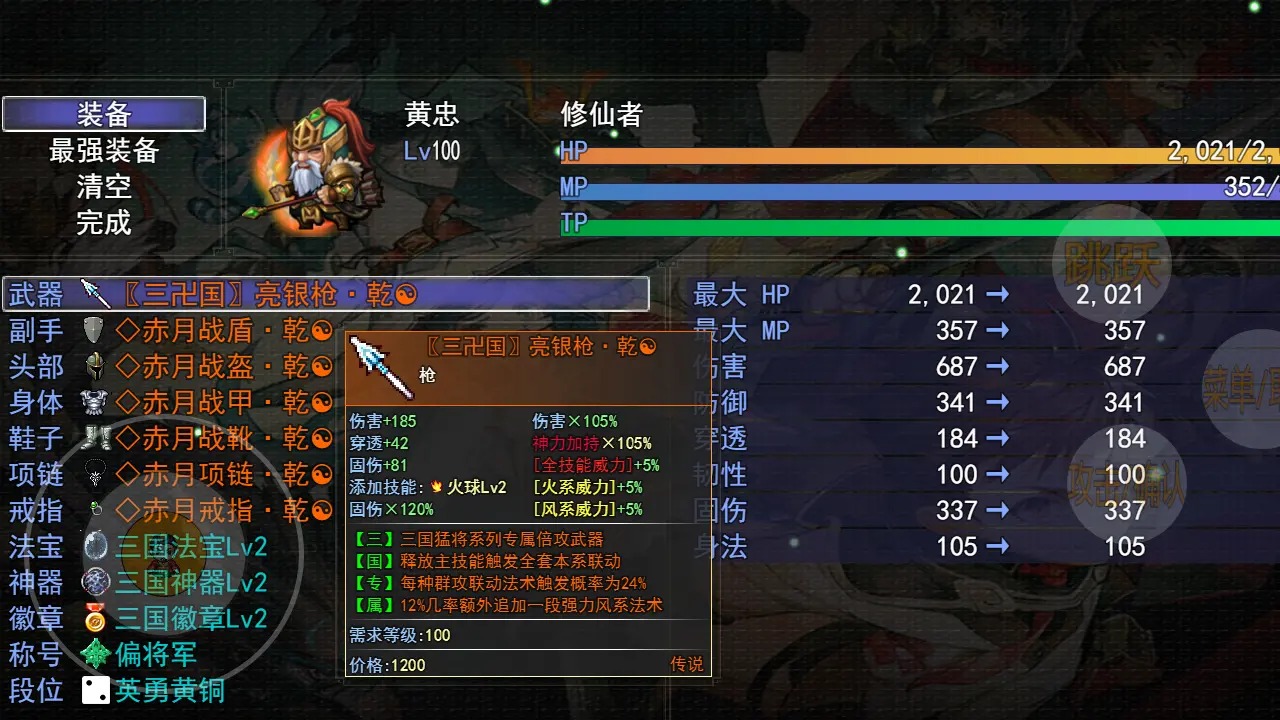The width and height of the screenshot is (1280, 720).
Task: Switch to the 装备 menu entry
Action: 103,114
